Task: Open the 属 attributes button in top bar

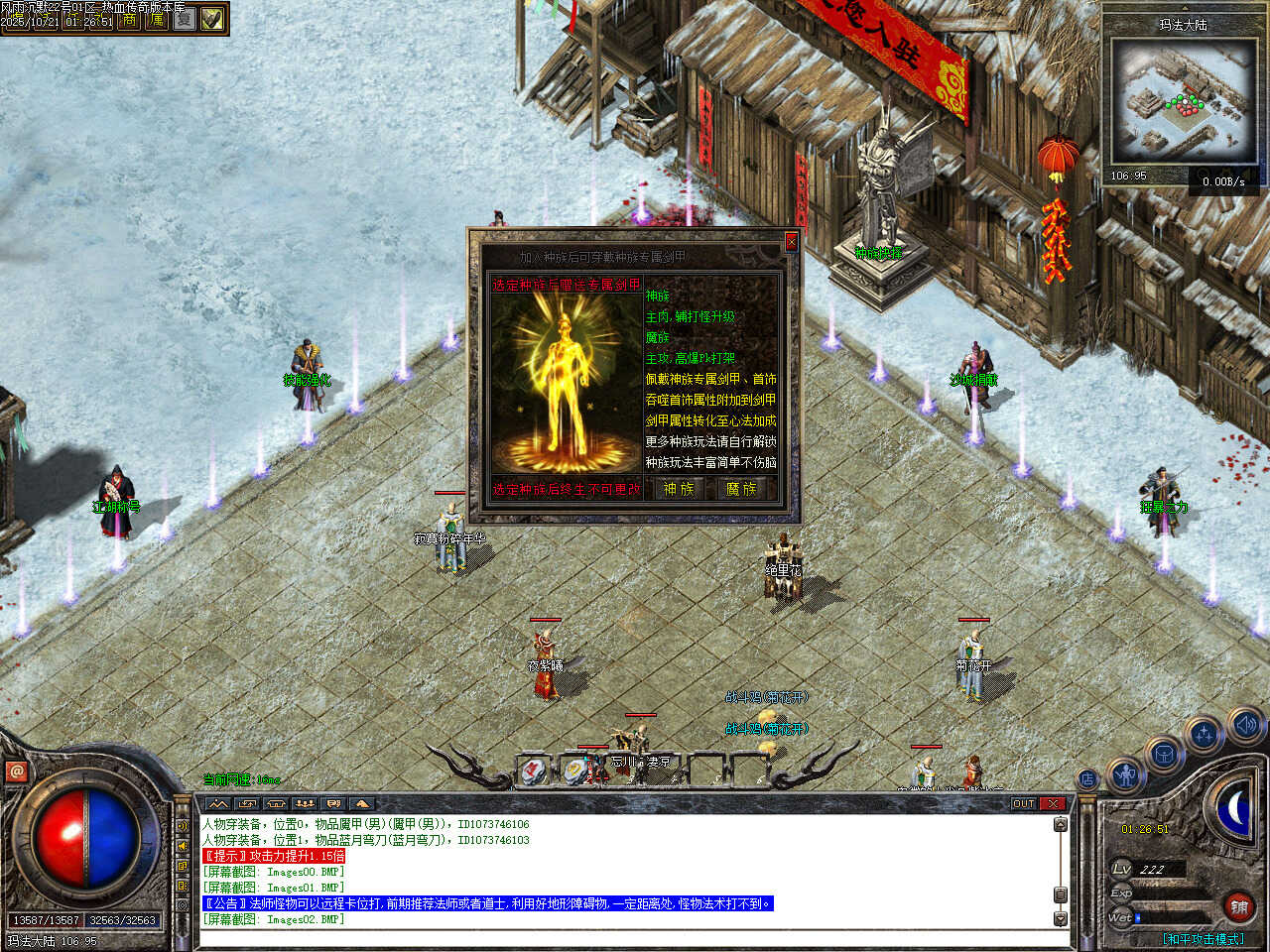Action: pos(157,20)
